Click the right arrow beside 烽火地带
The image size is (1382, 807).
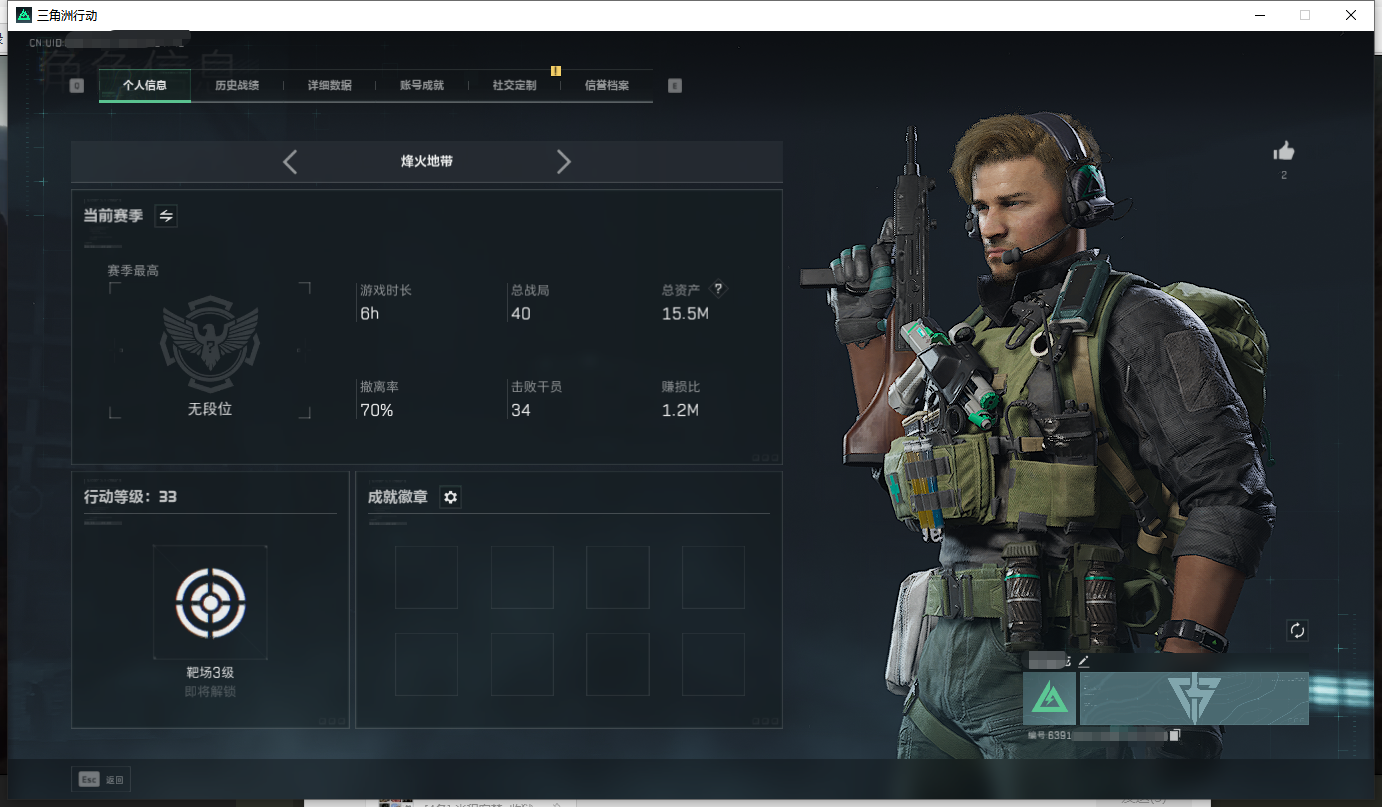564,162
